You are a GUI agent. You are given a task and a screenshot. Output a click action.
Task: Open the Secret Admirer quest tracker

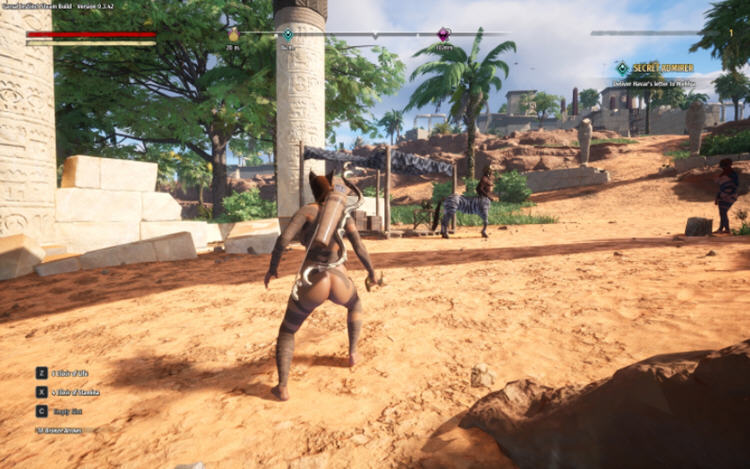coord(663,68)
